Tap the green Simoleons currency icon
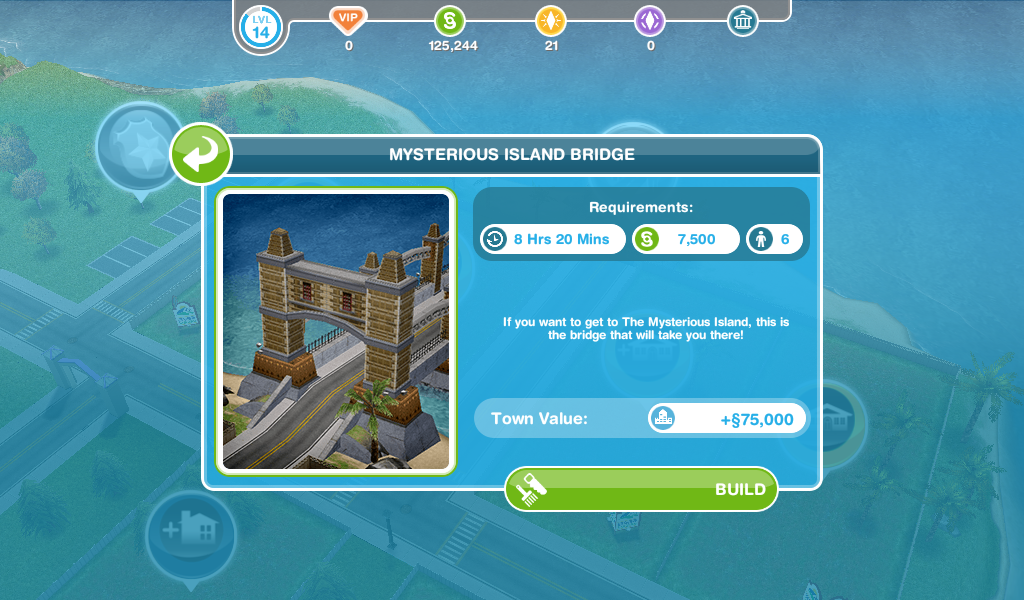The image size is (1024, 600). coord(450,20)
